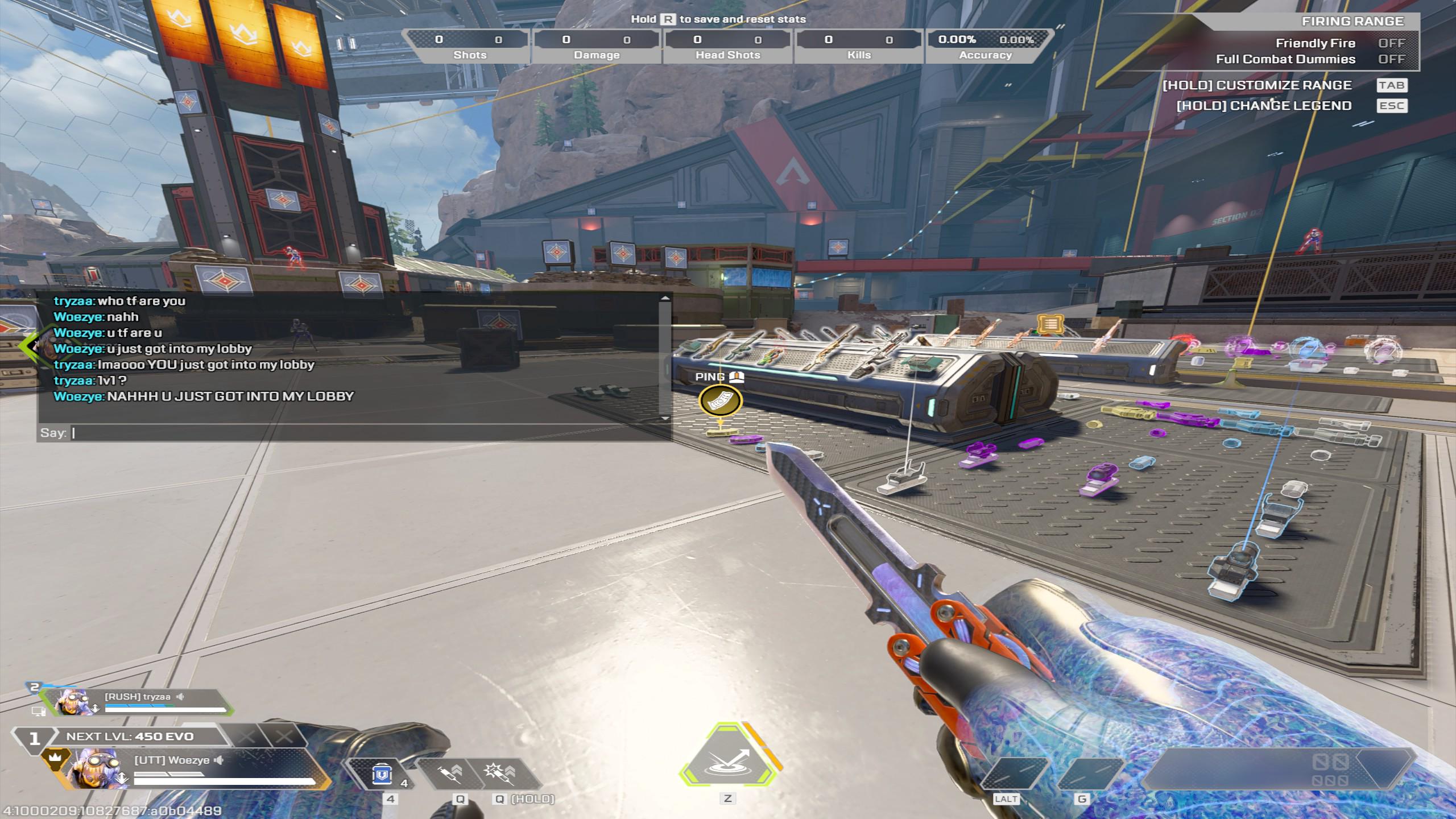
Task: Select the shield cell item slot
Action: (x=382, y=775)
